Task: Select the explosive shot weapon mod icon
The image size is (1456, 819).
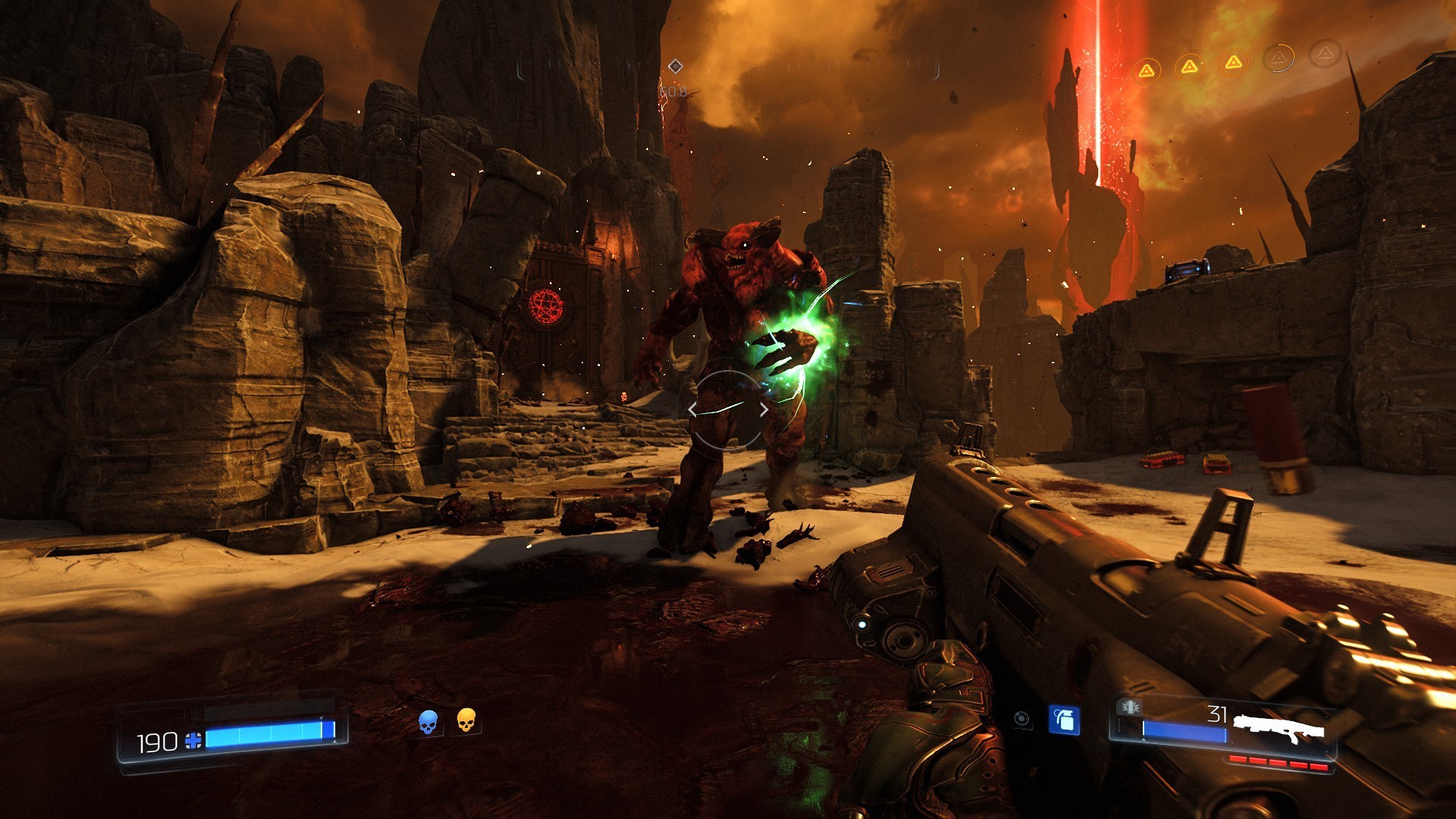Action: [1129, 707]
